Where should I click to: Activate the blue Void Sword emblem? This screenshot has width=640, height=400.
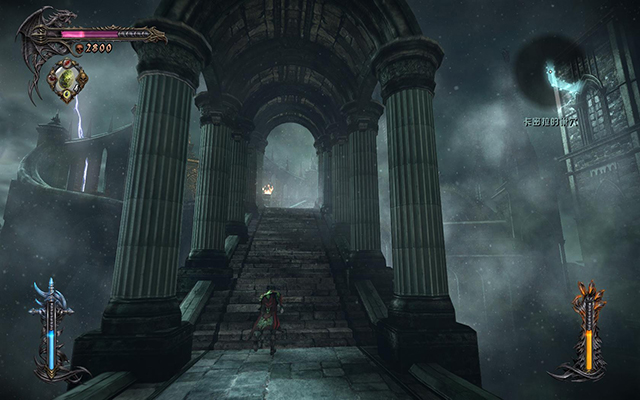[49, 328]
